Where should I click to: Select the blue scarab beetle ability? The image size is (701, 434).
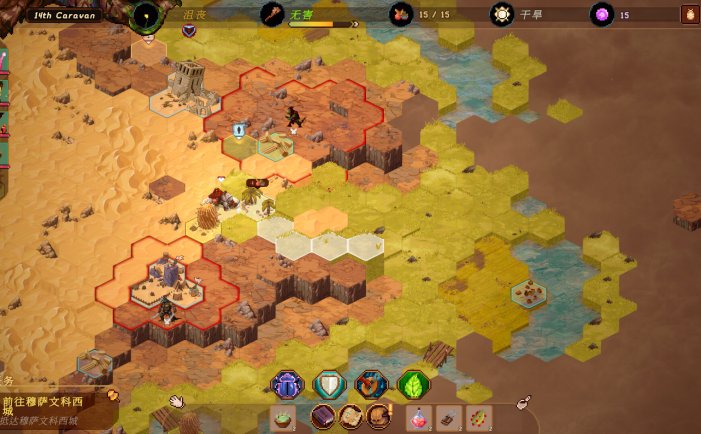[x=287, y=384]
